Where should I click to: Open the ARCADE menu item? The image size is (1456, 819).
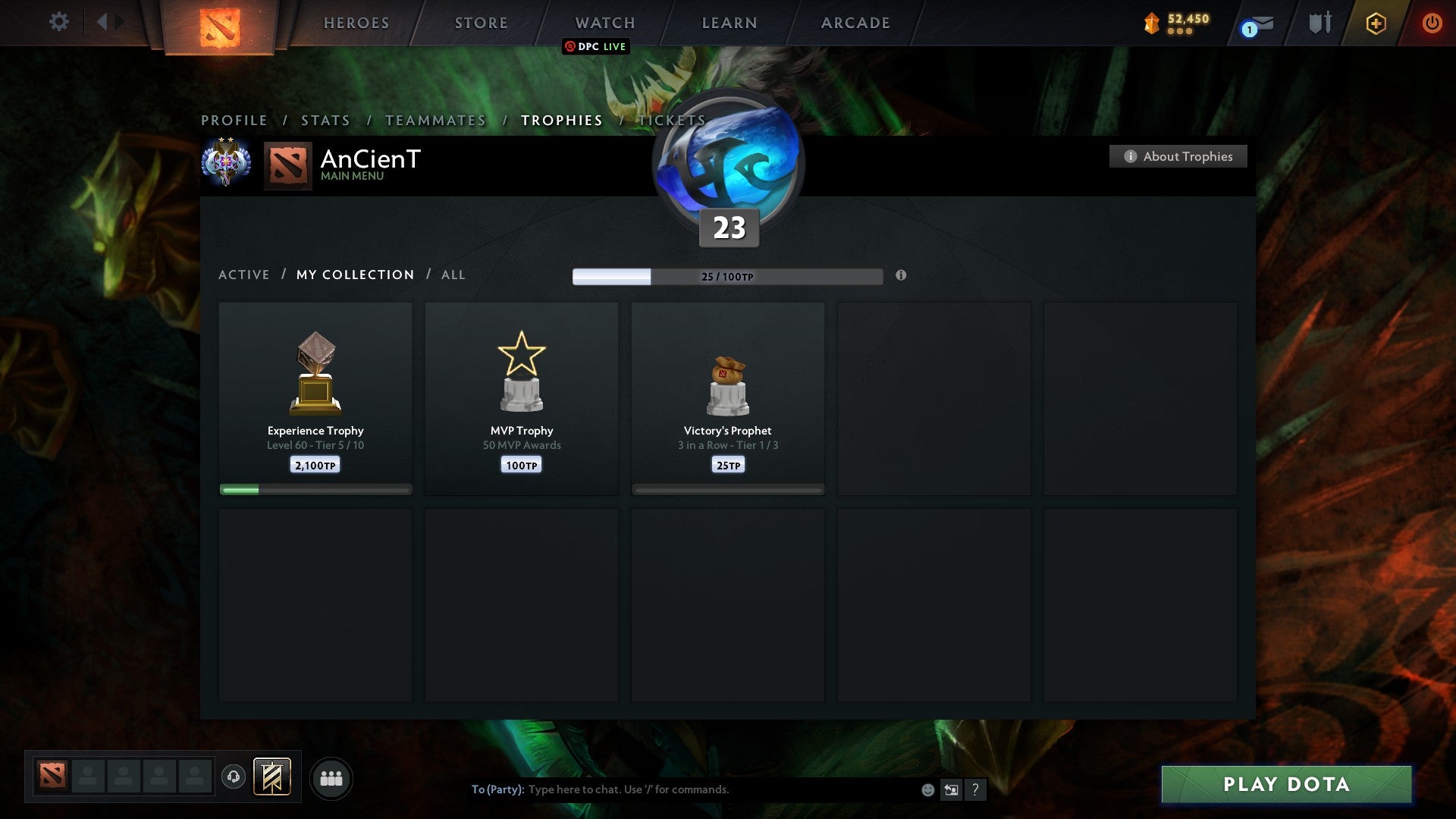click(x=854, y=23)
